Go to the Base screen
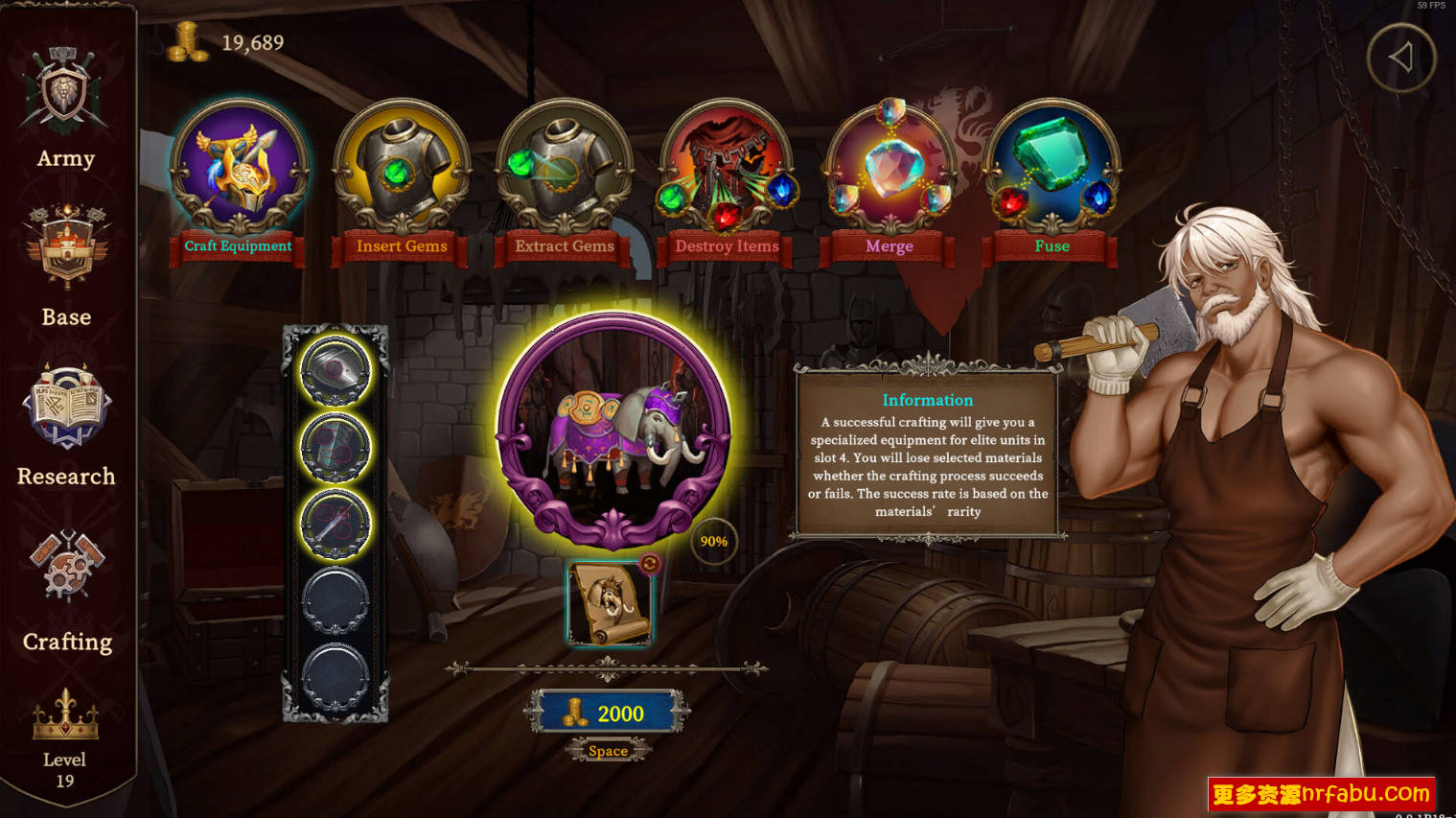This screenshot has height=818, width=1456. (66, 266)
